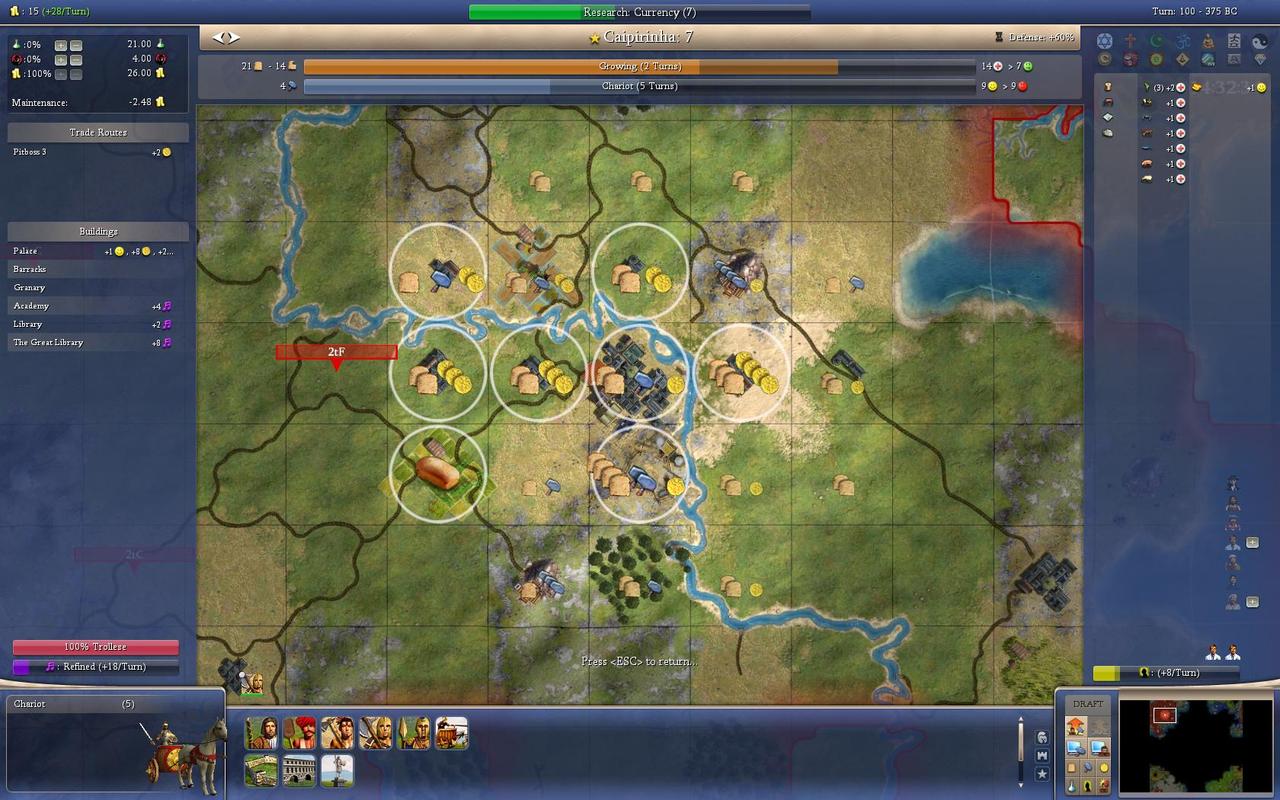
Task: Go to the previous city arrow
Action: click(218, 37)
